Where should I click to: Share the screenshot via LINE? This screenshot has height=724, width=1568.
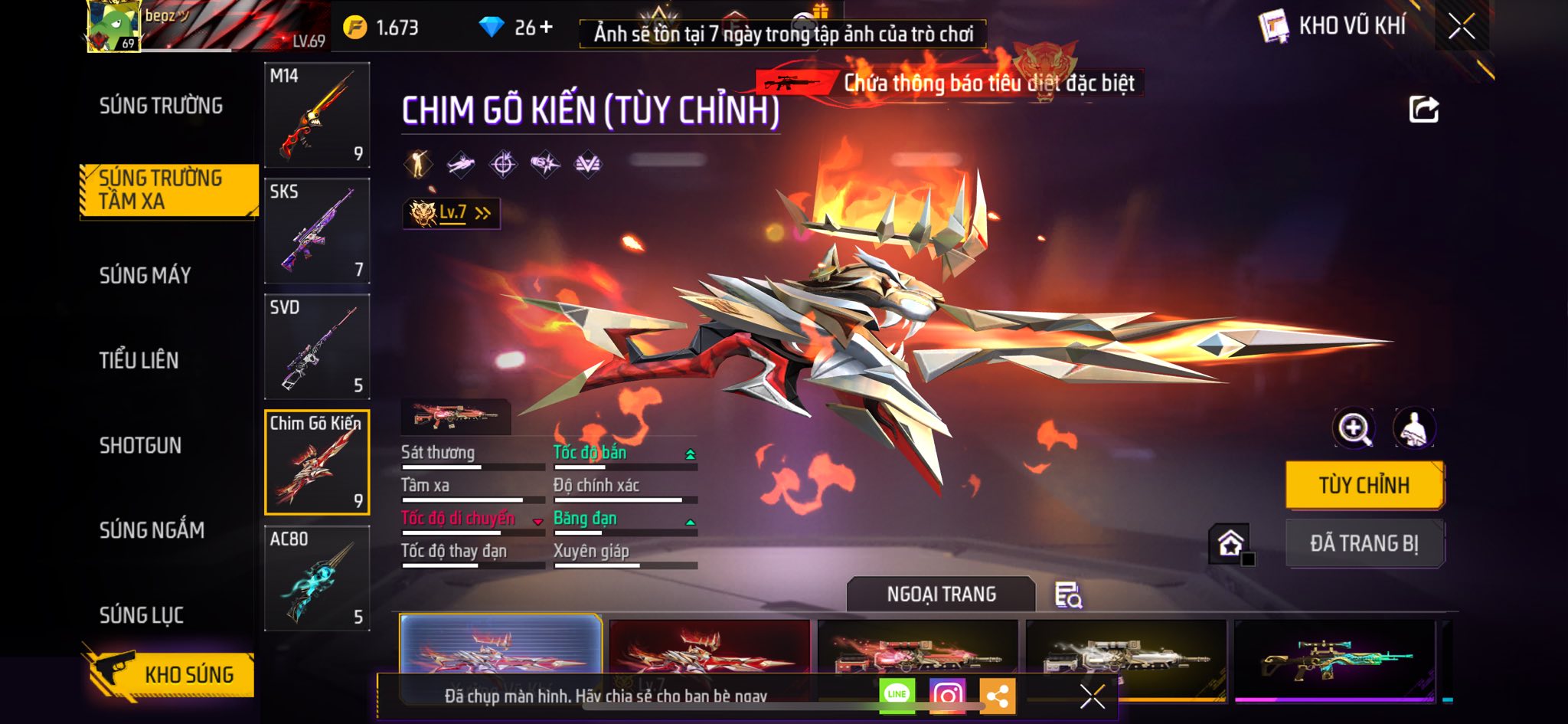(897, 695)
